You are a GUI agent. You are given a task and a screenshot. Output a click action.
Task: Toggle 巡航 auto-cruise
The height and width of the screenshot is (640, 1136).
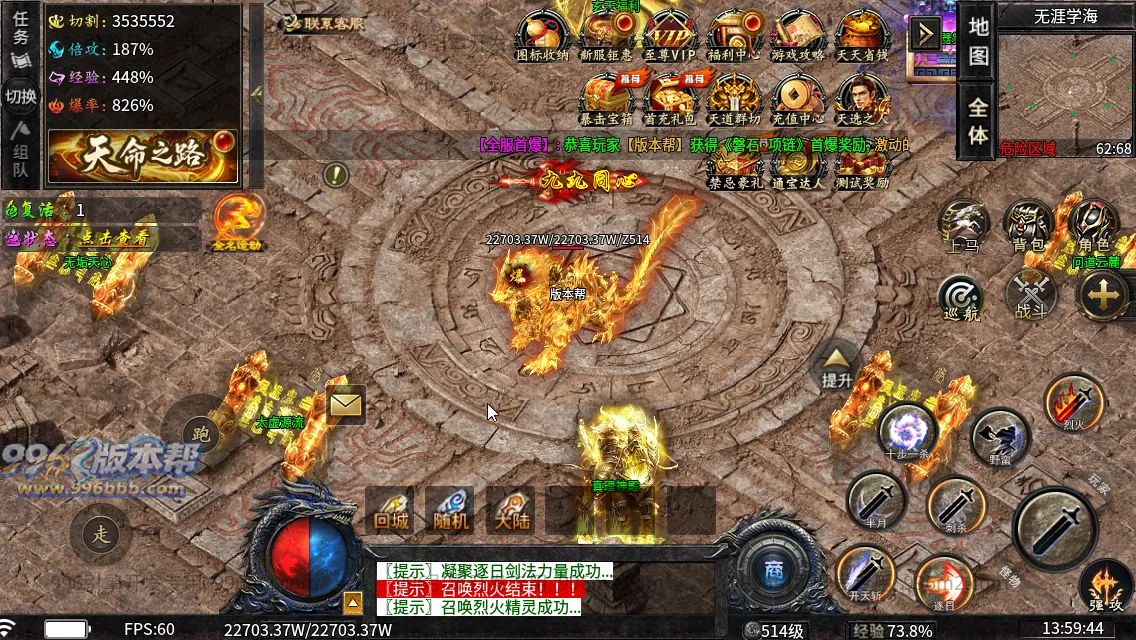[961, 297]
